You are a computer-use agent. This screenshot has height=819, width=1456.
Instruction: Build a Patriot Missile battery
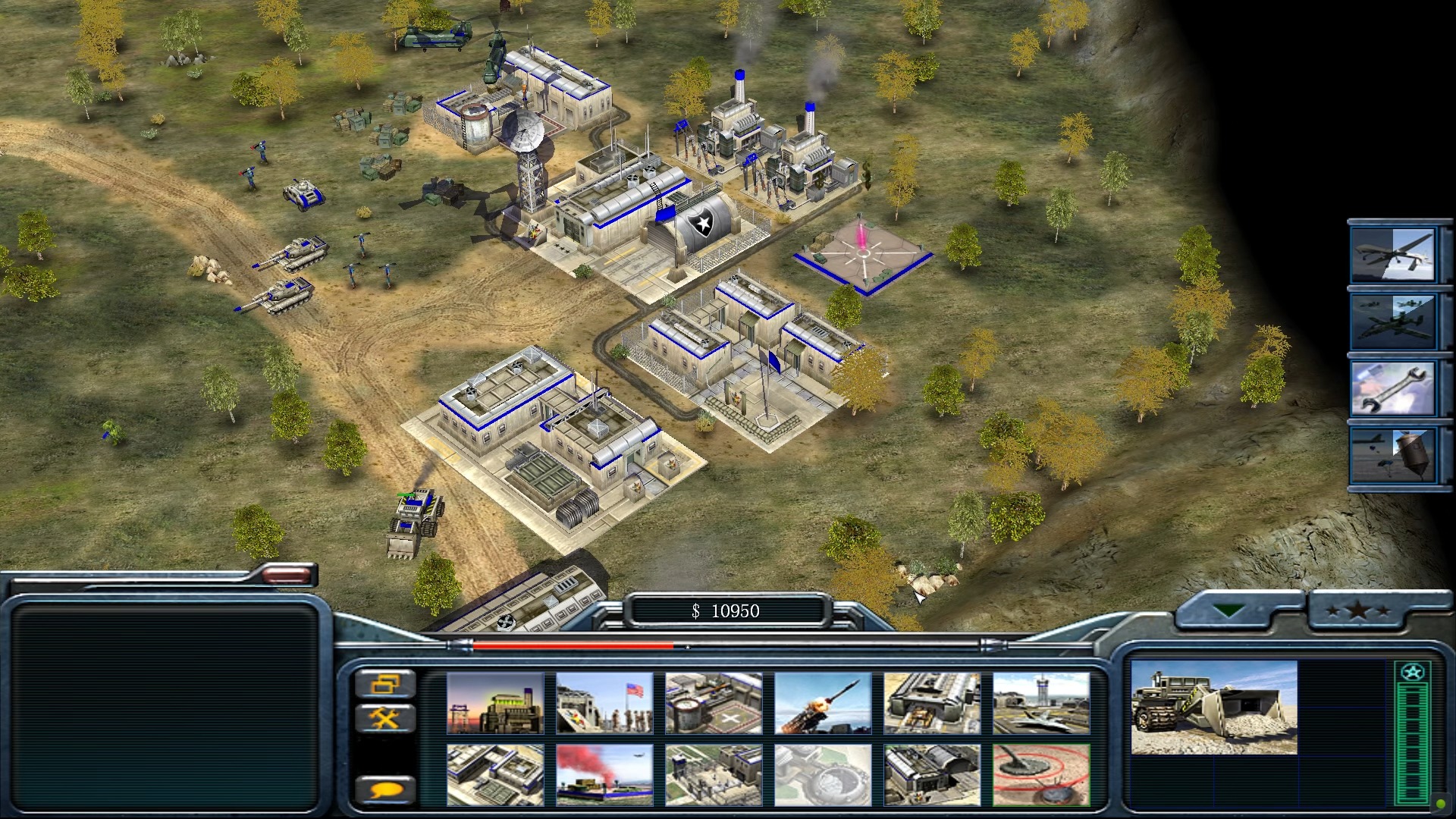coord(823,703)
